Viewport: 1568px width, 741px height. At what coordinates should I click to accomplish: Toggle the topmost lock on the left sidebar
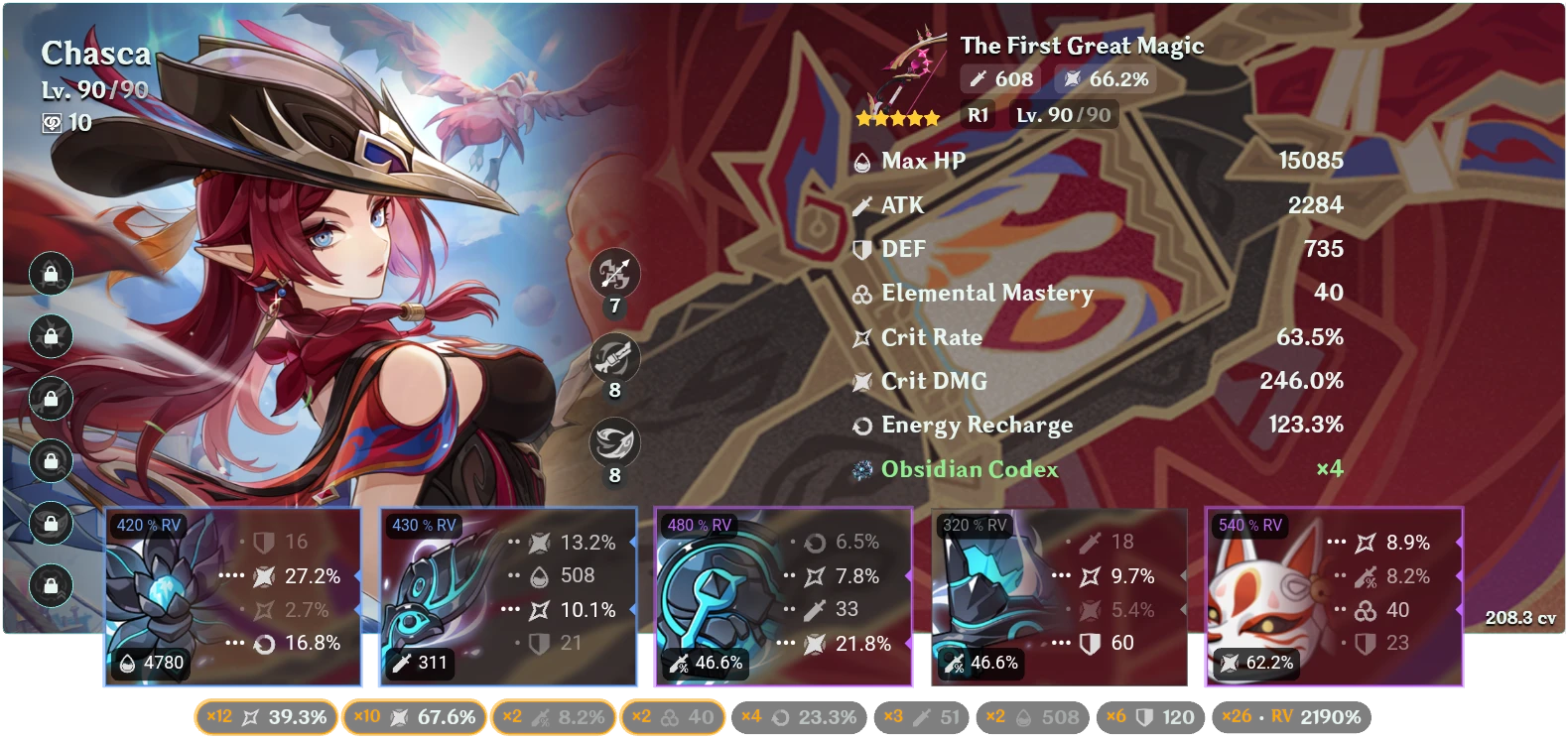pyautogui.click(x=50, y=271)
